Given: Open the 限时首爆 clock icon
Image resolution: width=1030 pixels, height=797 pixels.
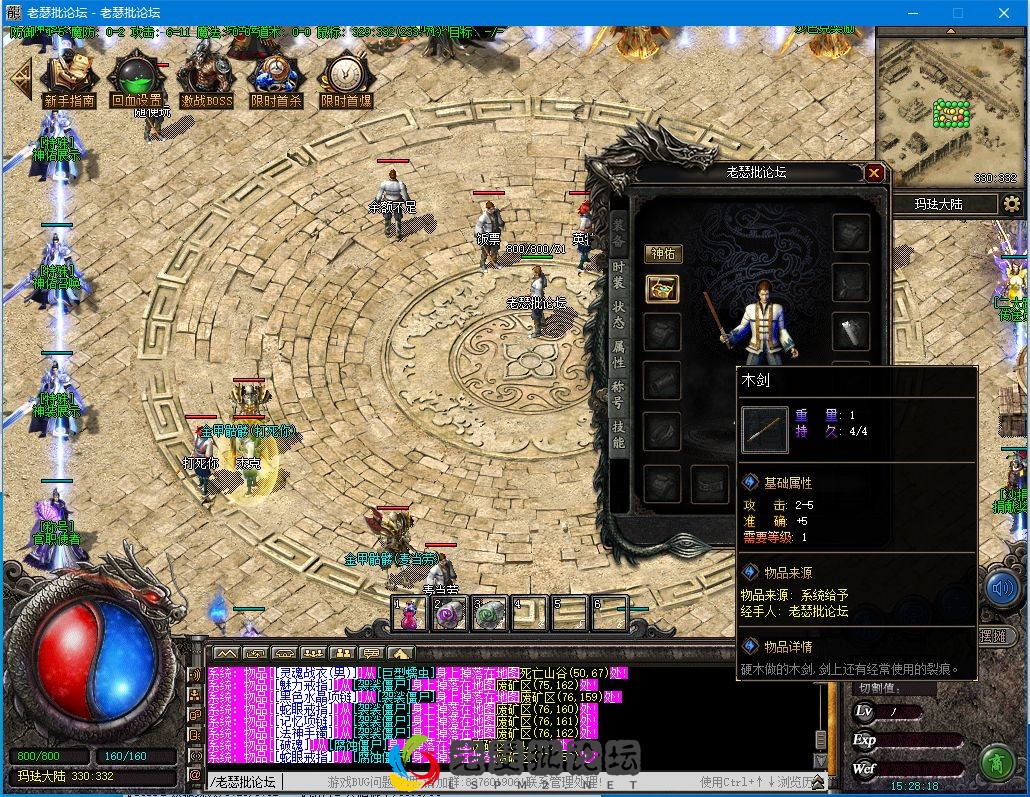Looking at the screenshot, I should (x=346, y=78).
